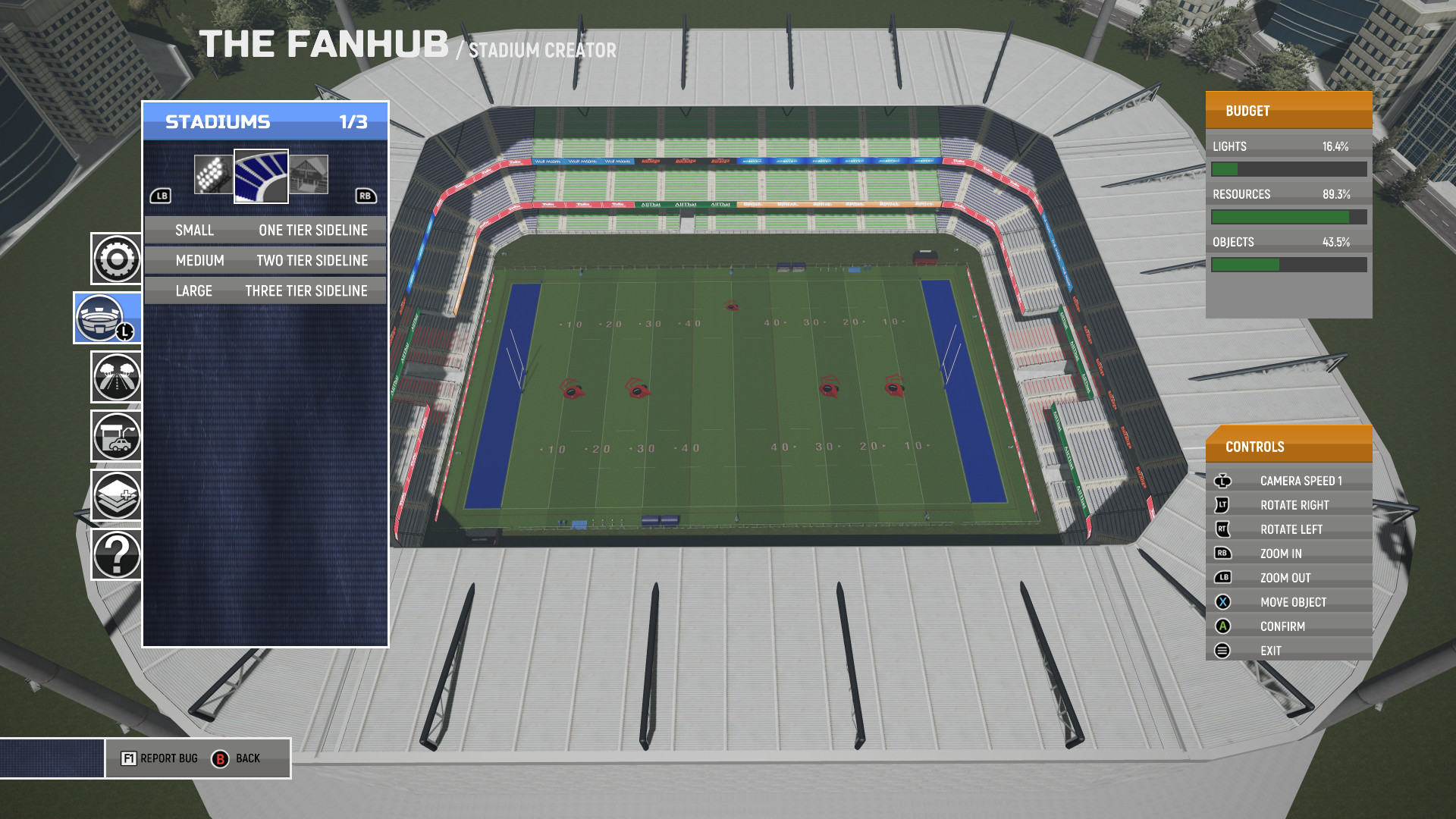Screen dimensions: 1456x819
Task: Click the RB page-forward control
Action: (367, 195)
